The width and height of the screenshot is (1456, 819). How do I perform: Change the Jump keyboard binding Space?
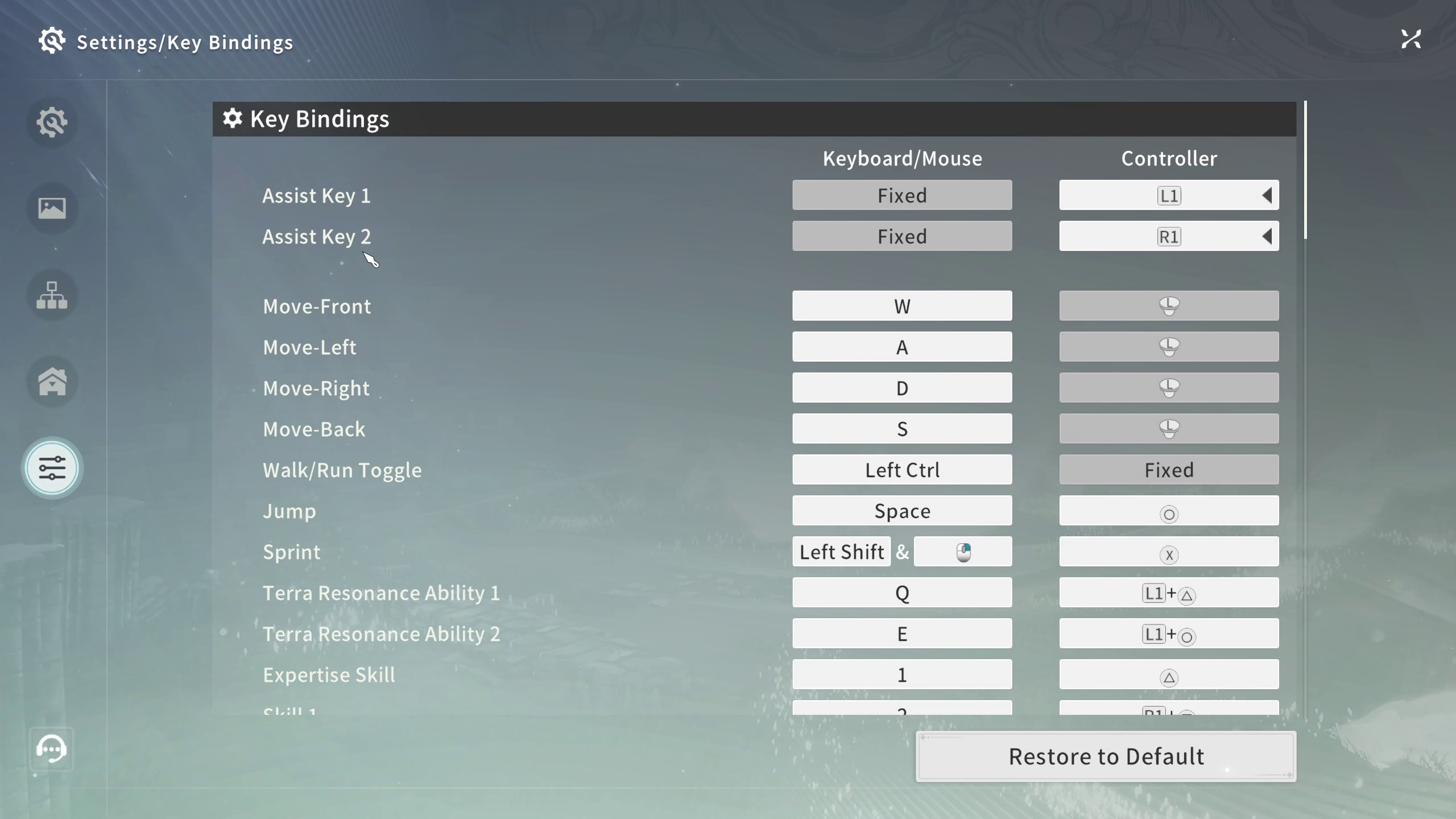click(x=902, y=511)
